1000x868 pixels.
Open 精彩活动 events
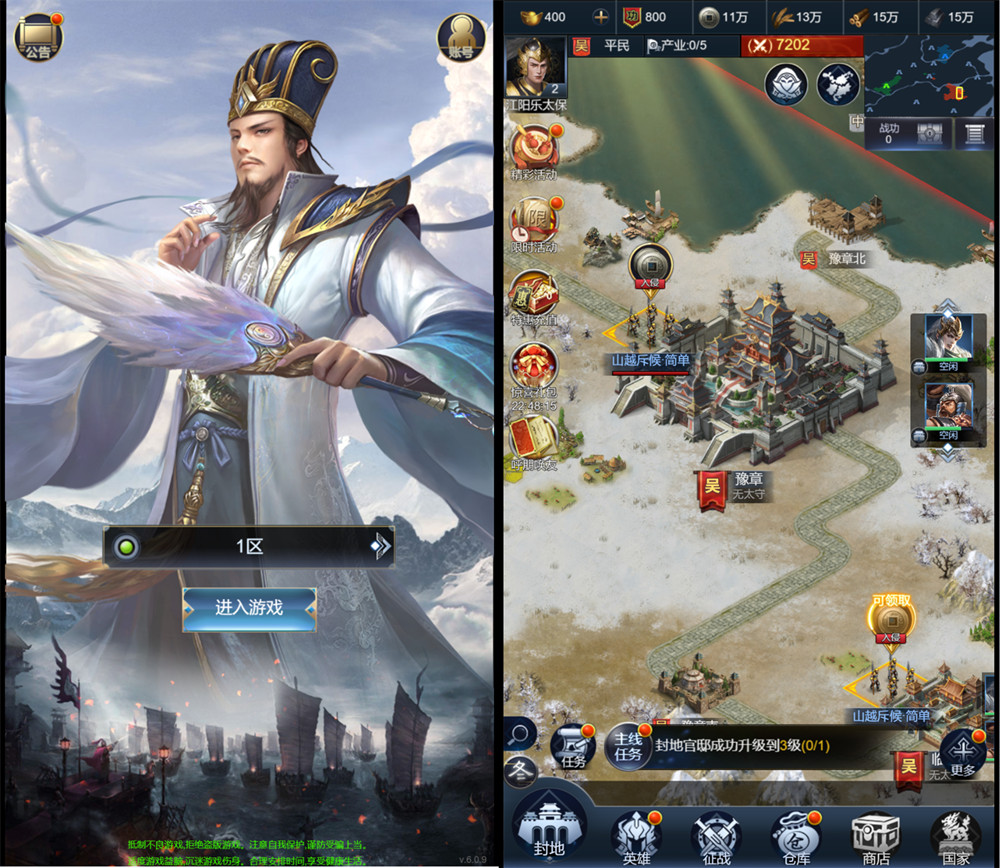click(x=534, y=150)
